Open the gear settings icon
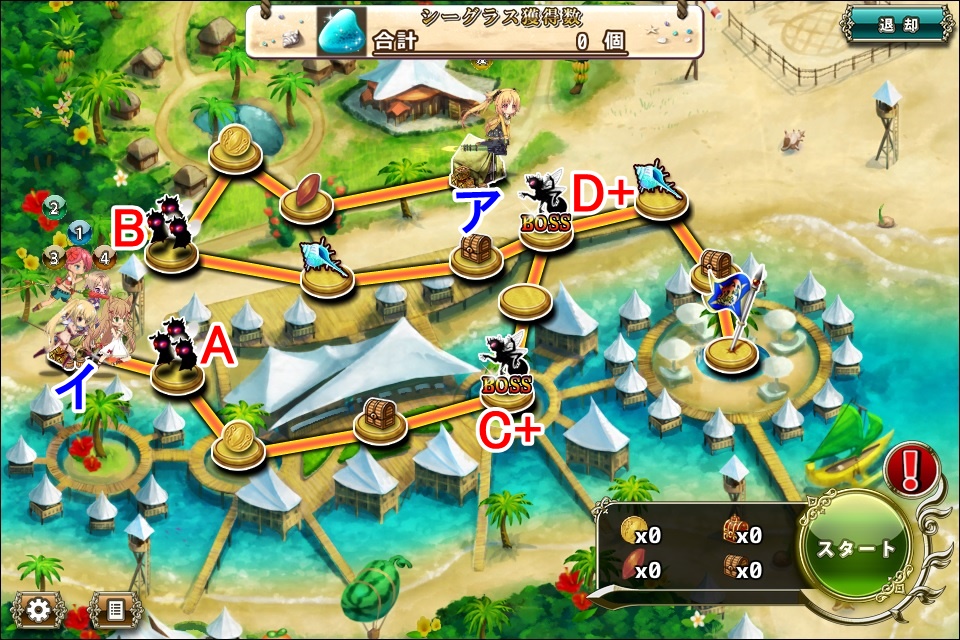This screenshot has width=960, height=640. click(39, 608)
